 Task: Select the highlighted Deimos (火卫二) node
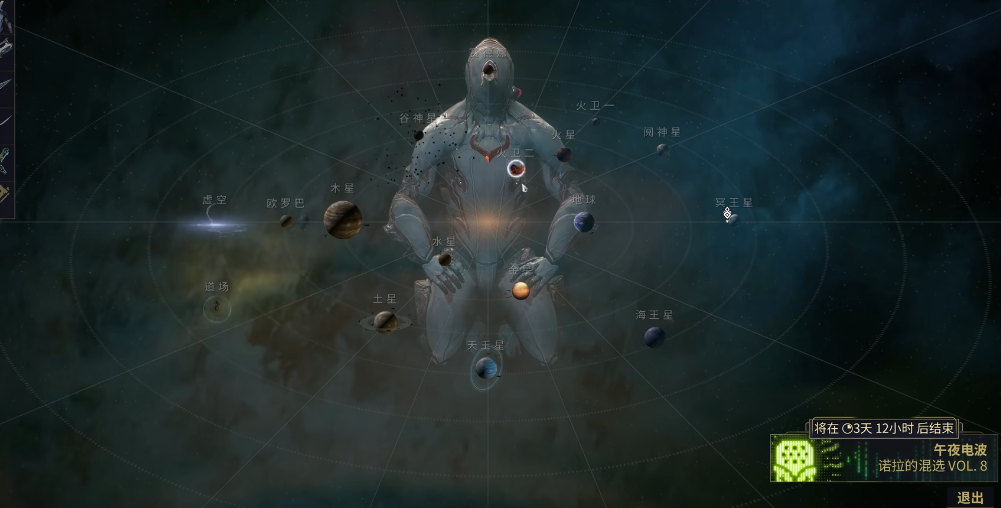[517, 168]
